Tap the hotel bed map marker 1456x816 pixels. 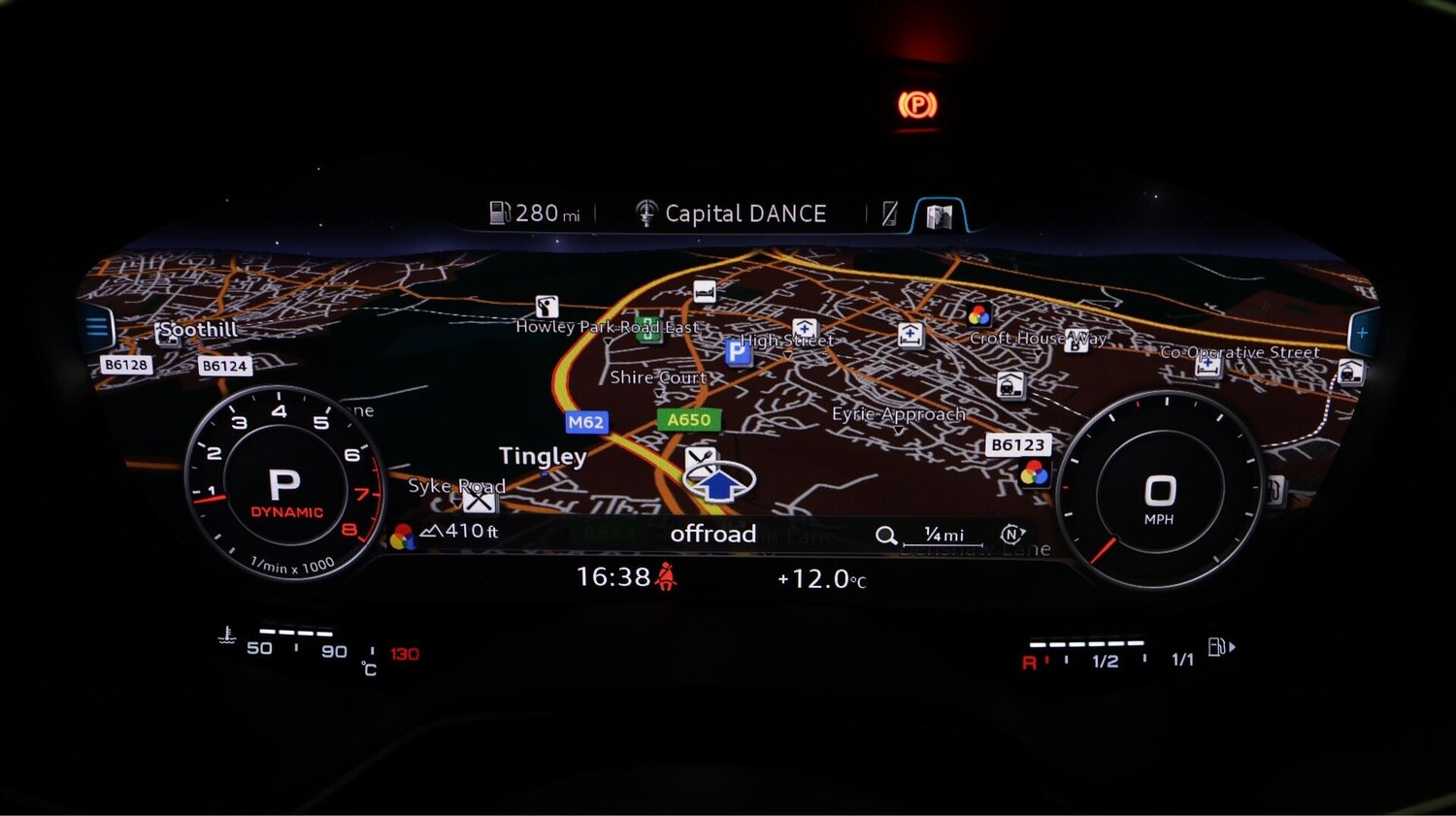point(705,291)
